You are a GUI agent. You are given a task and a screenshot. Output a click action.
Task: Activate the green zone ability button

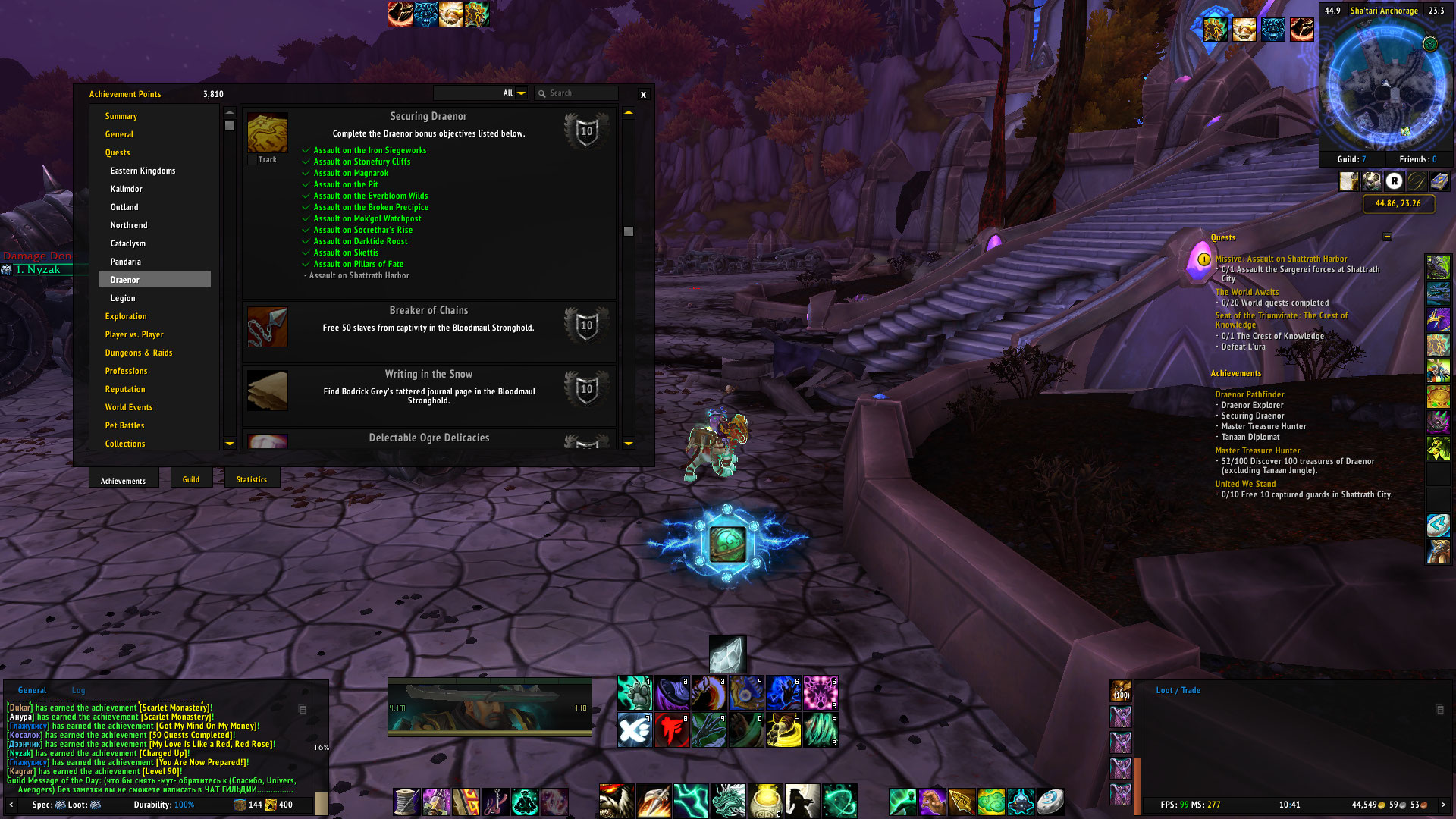pyautogui.click(x=728, y=544)
